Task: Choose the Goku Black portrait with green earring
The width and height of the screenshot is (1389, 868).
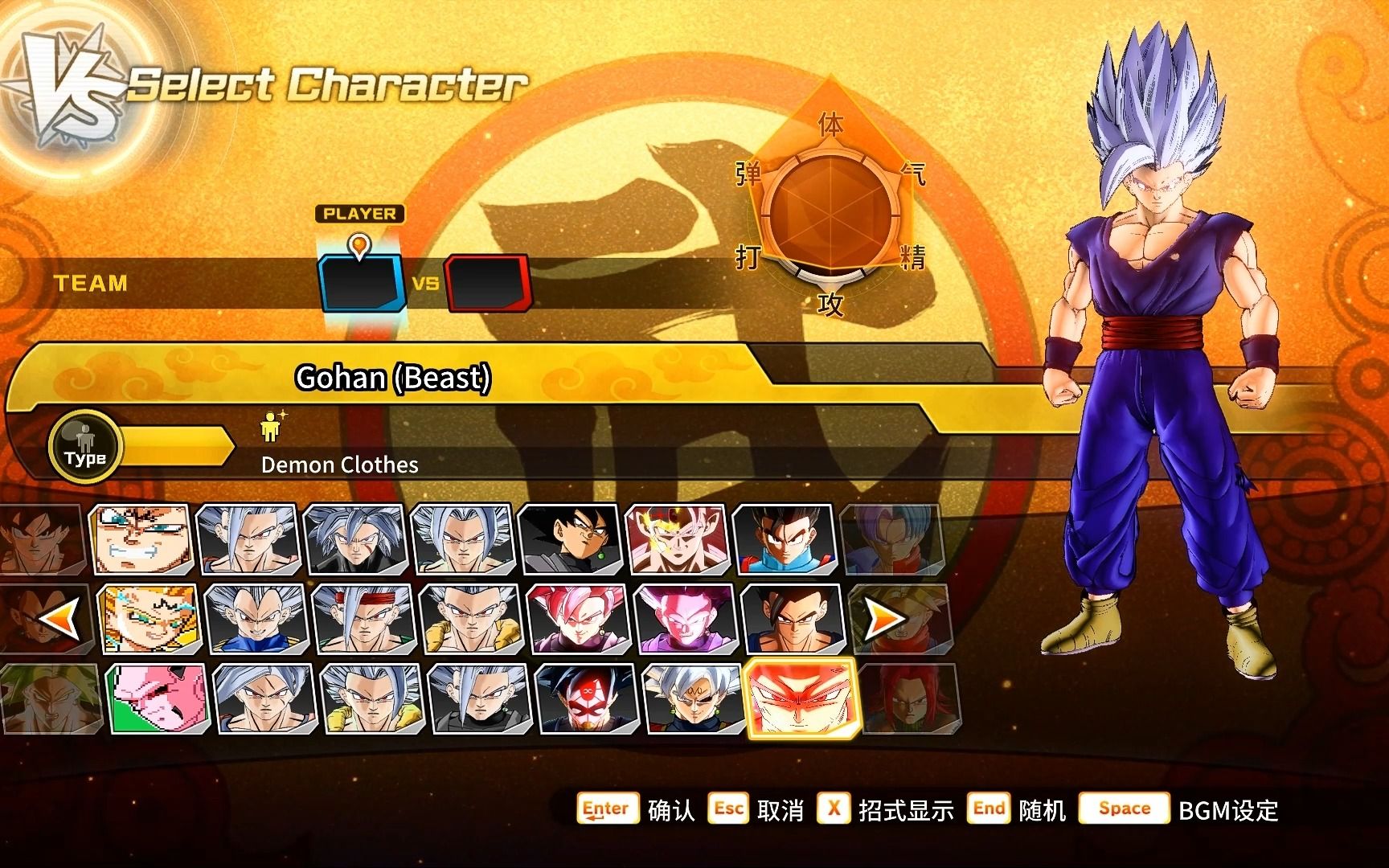Action: click(571, 539)
